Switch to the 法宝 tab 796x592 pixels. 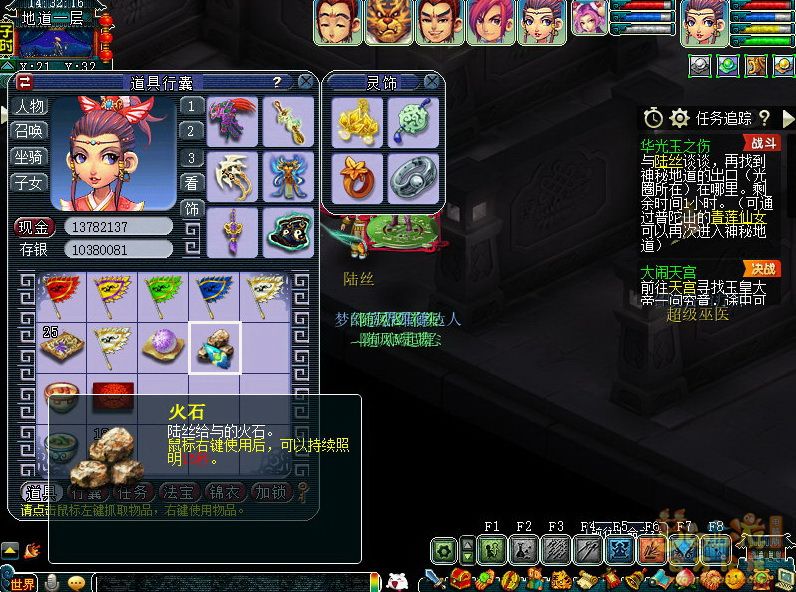tap(180, 492)
